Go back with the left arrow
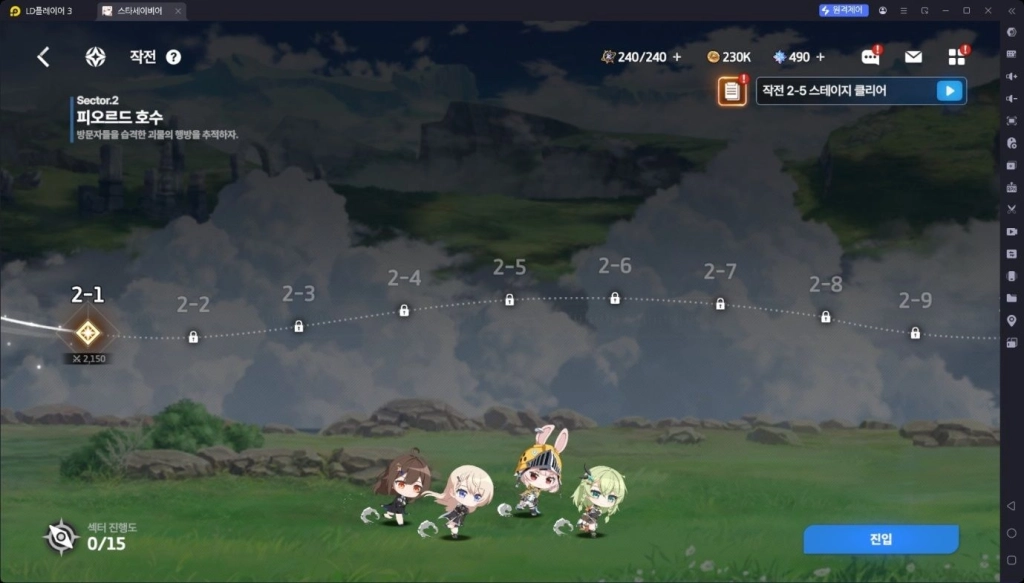1024x583 pixels. [43, 57]
